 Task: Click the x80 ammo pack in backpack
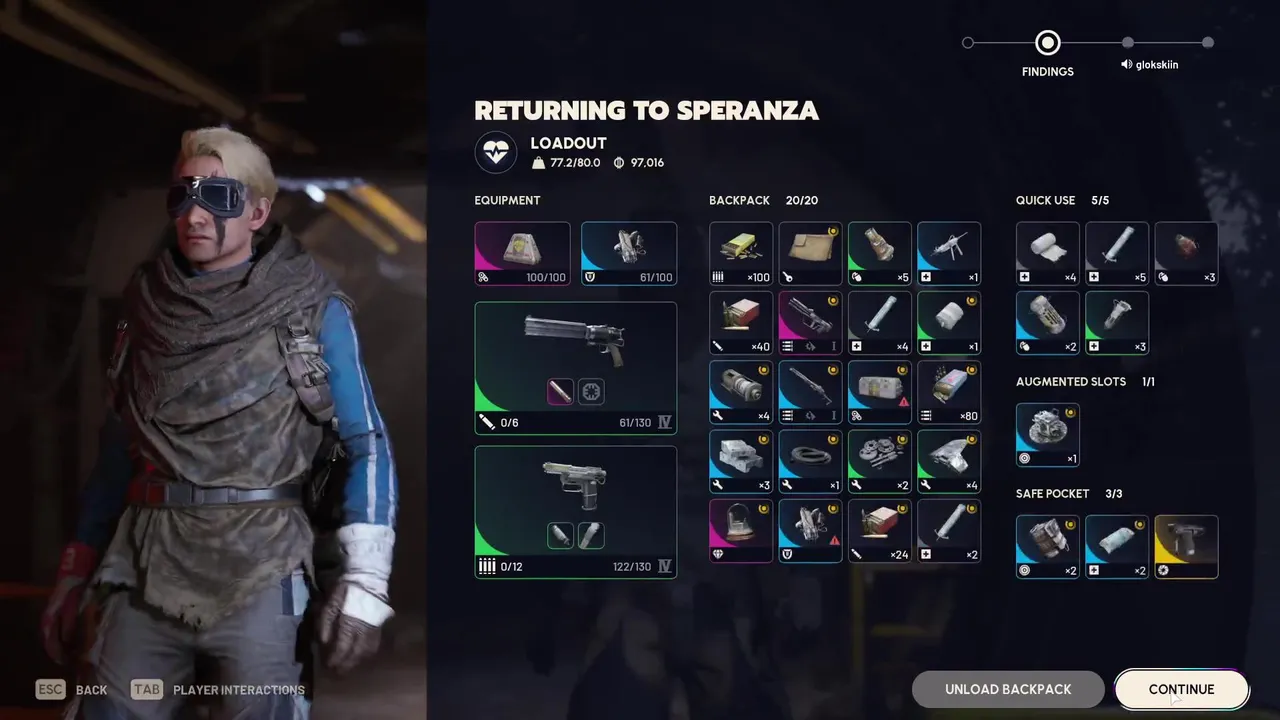click(949, 393)
